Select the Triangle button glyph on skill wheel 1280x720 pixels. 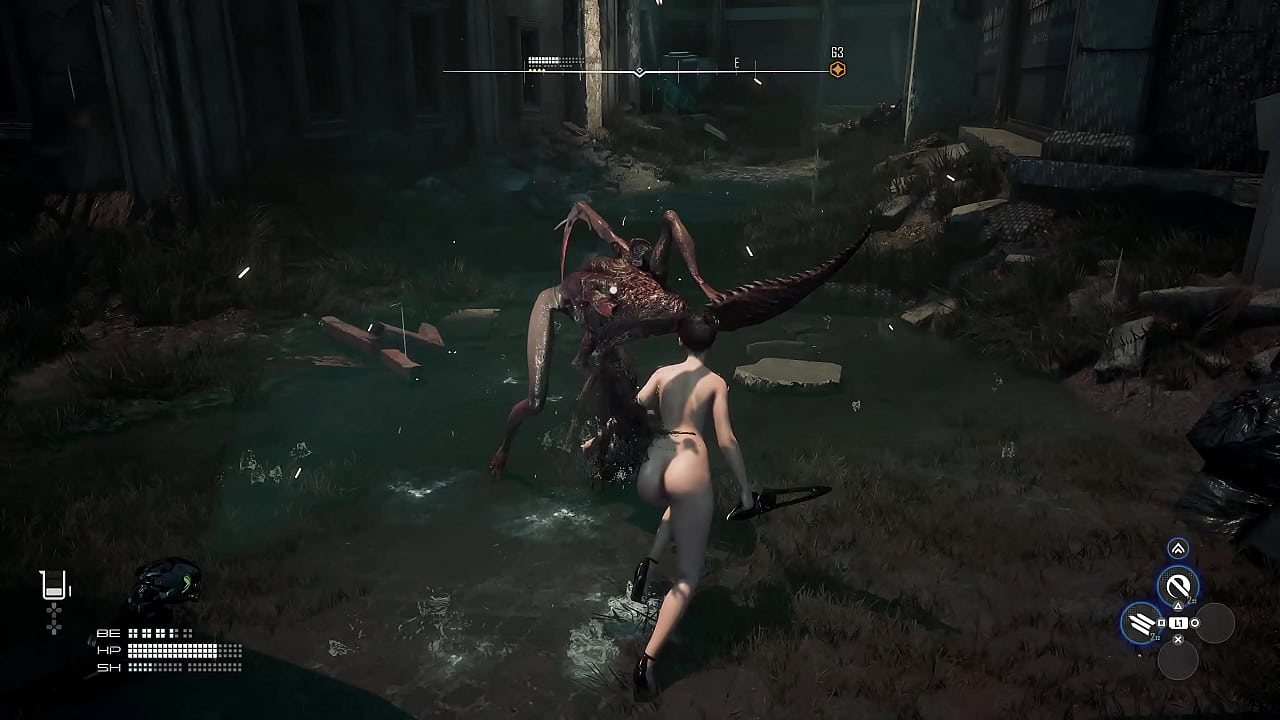pos(1178,605)
